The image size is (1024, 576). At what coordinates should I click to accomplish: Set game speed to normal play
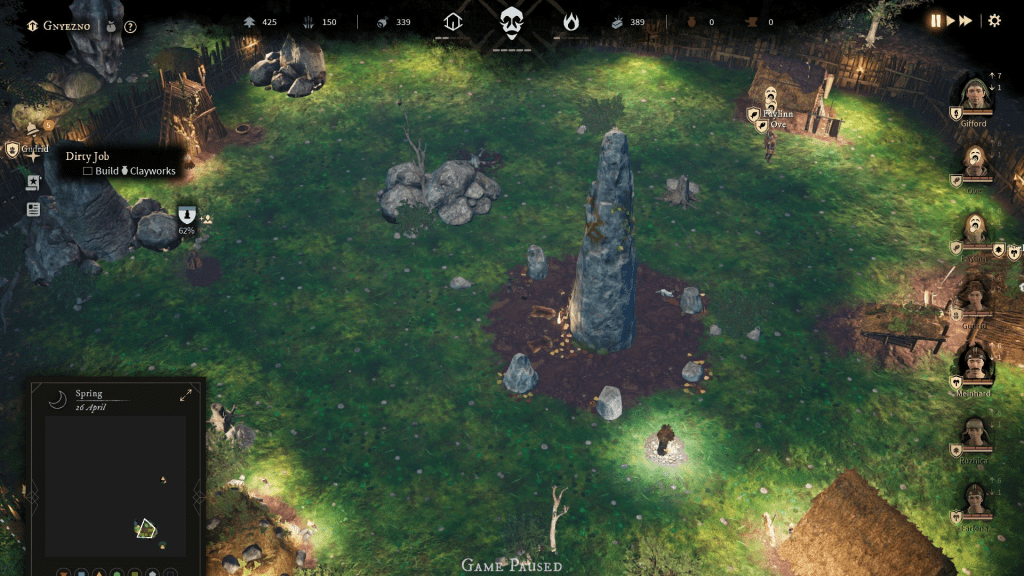pyautogui.click(x=951, y=21)
